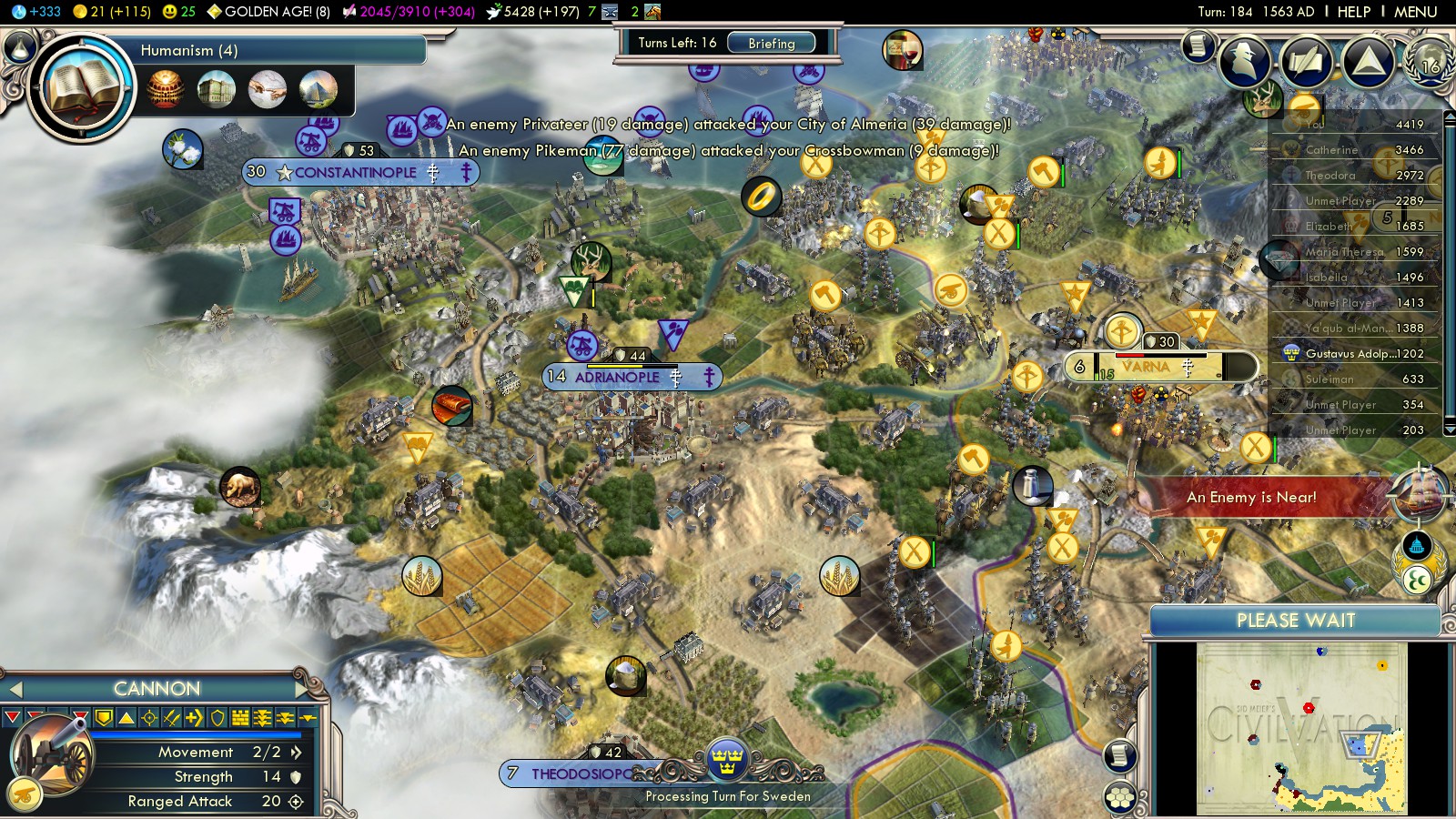Click the Please Wait turn button
Screen dimensions: 1456x819
coord(1295,621)
